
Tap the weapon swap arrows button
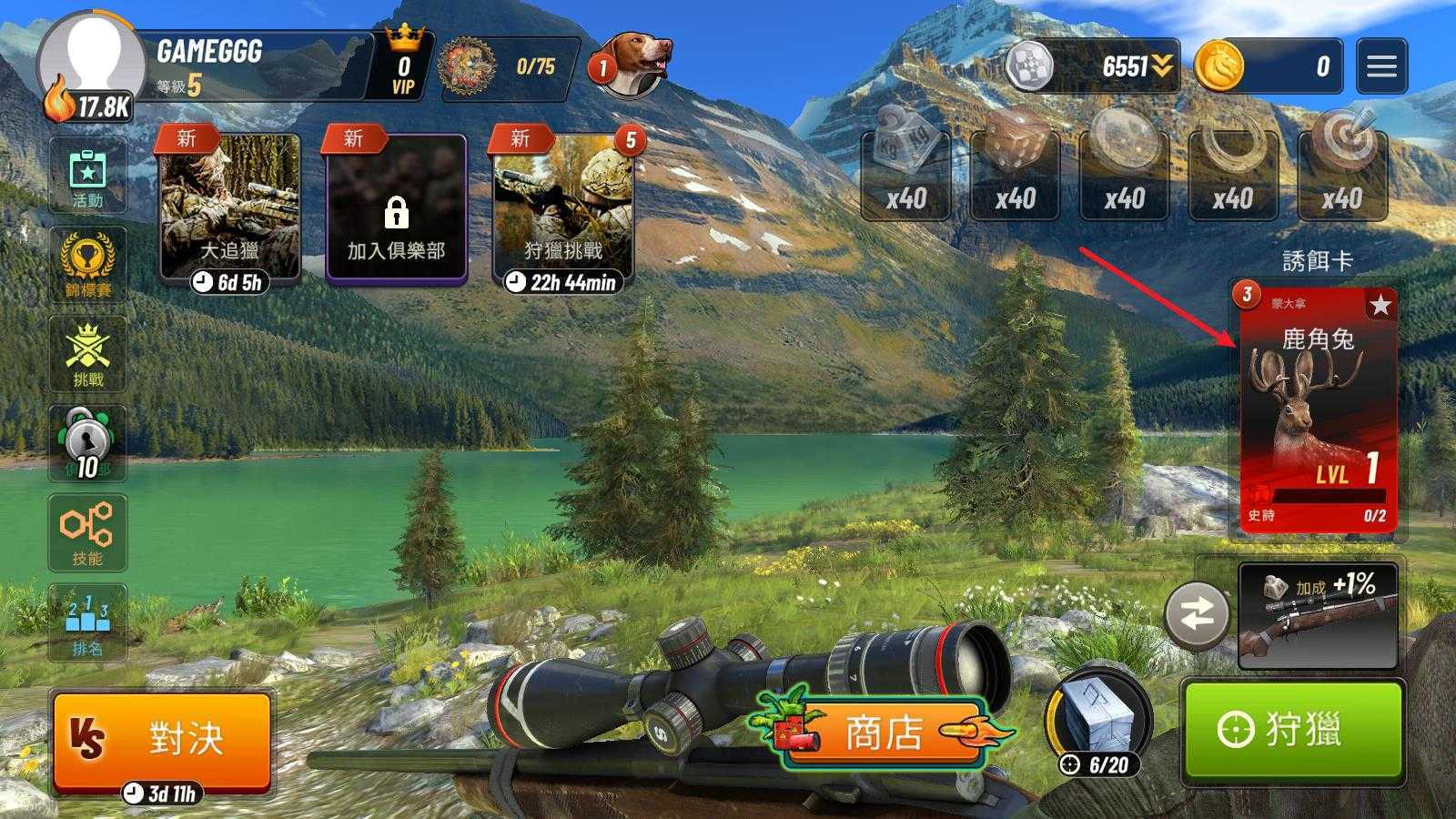1197,615
